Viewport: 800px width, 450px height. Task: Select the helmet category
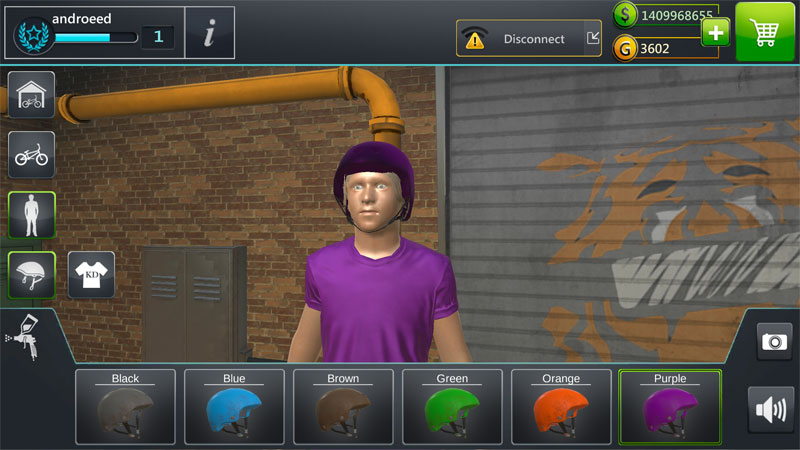click(31, 274)
